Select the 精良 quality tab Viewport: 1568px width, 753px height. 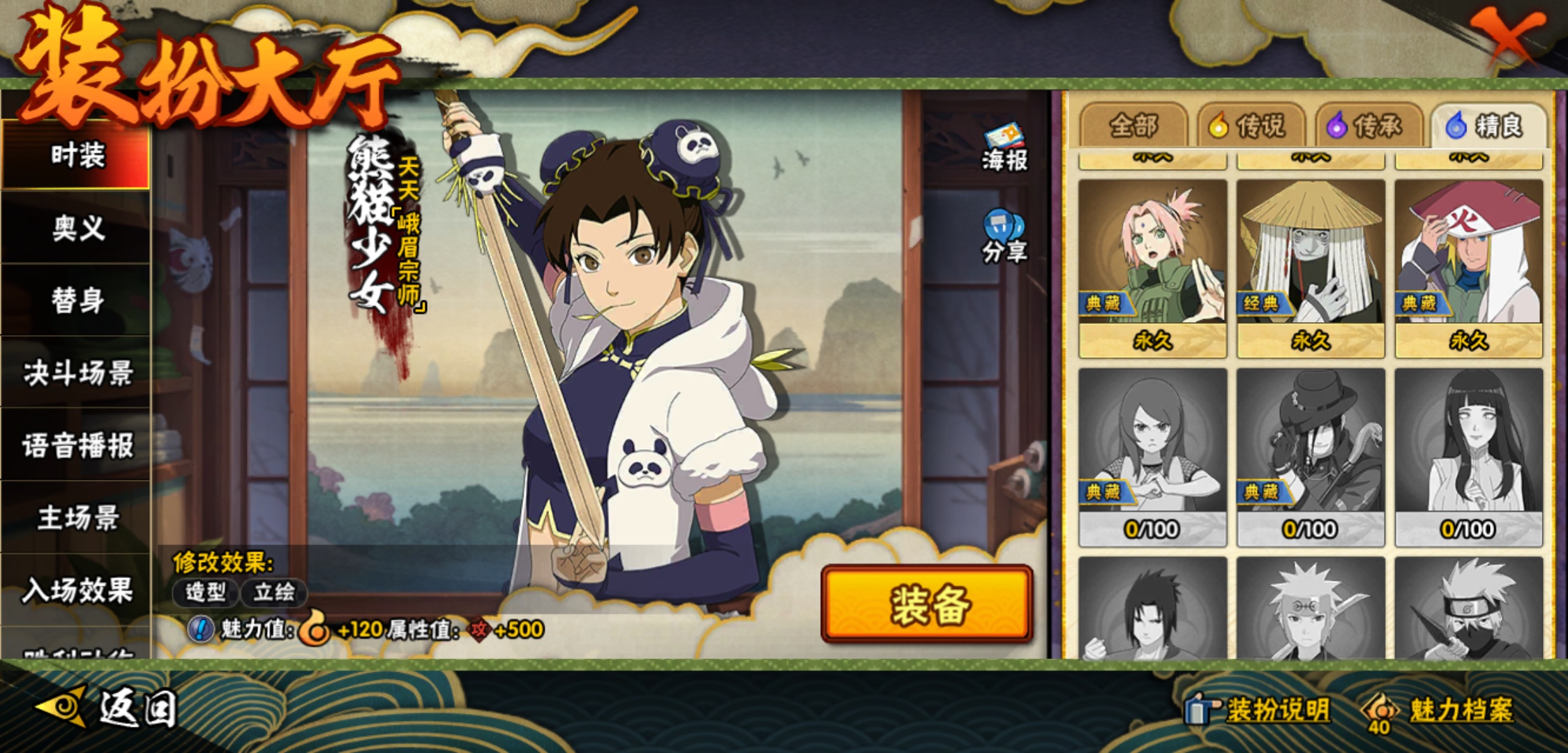[1488, 126]
